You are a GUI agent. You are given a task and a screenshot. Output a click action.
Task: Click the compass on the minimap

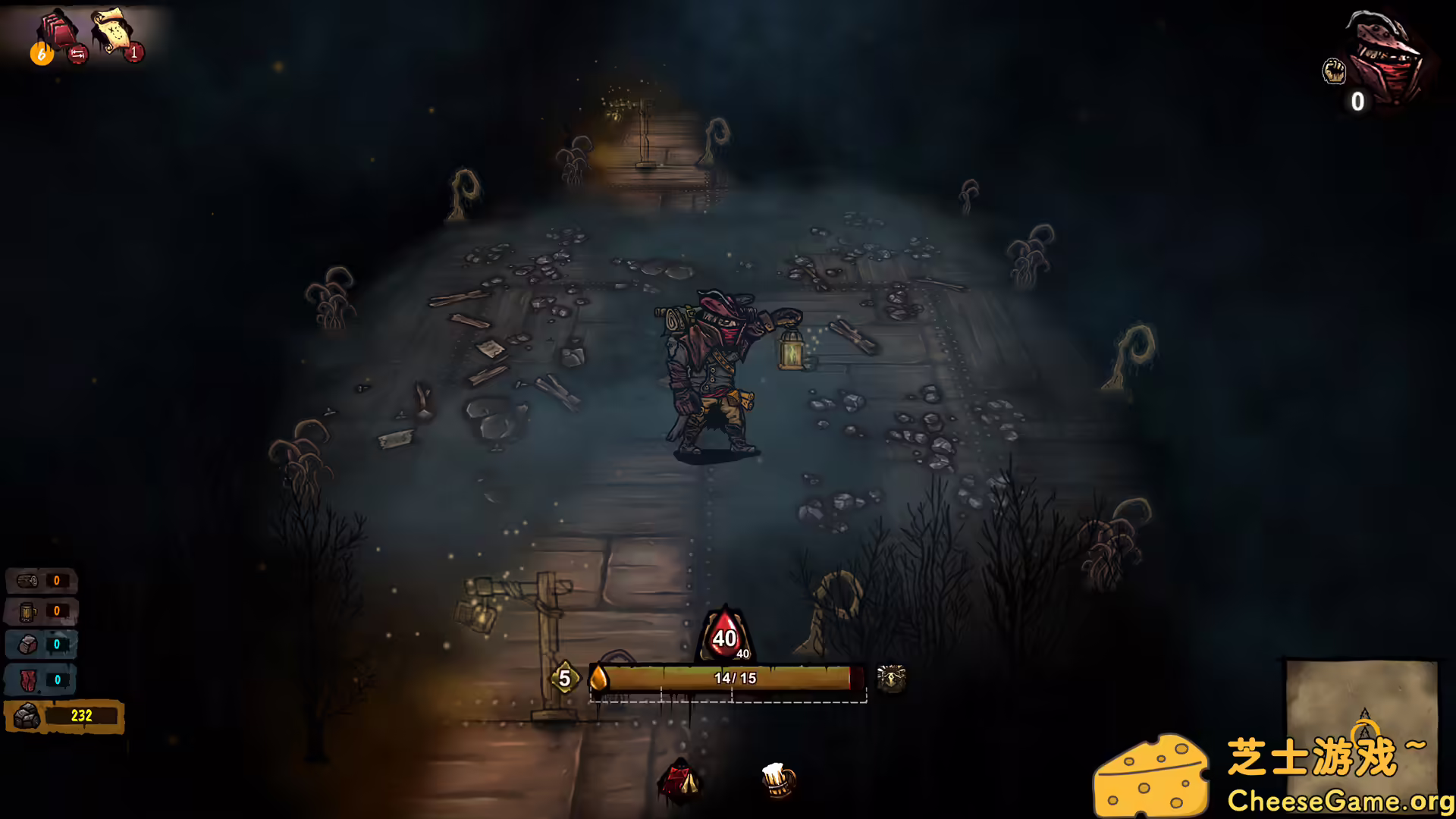point(1367,721)
